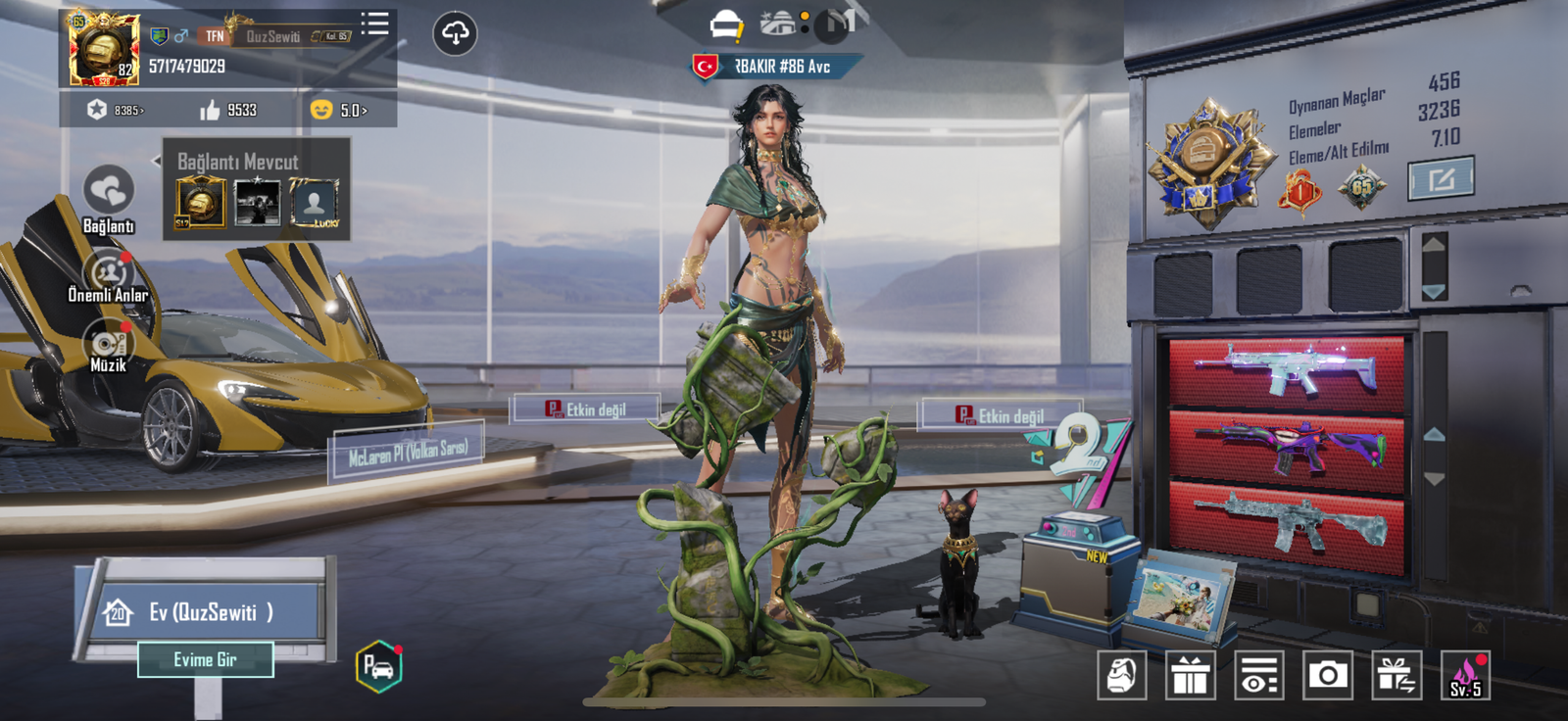Select the white glowing rifle skin slot
This screenshot has width=1568, height=721.
[1286, 371]
